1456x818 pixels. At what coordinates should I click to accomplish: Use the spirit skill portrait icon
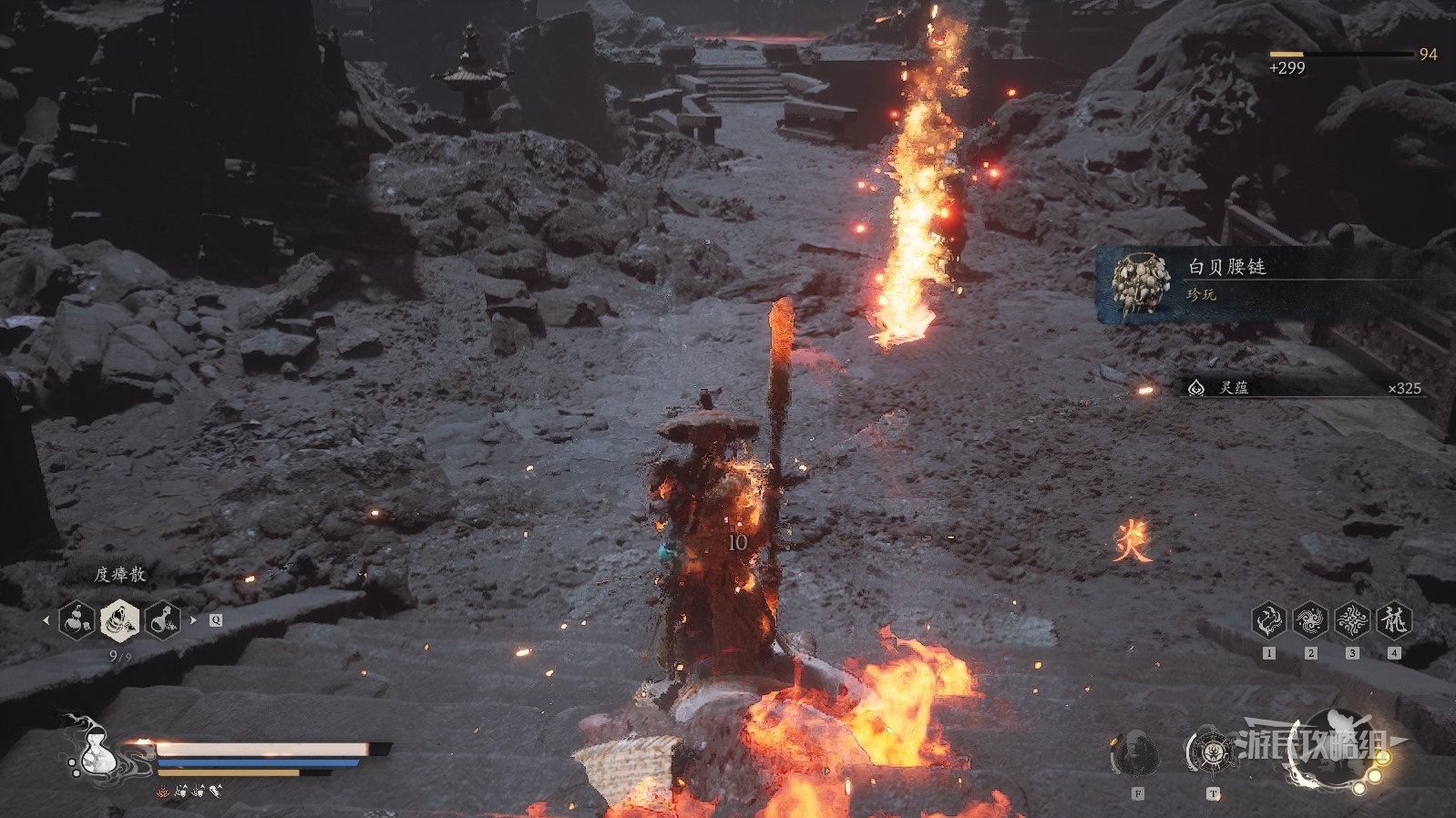click(x=1135, y=754)
